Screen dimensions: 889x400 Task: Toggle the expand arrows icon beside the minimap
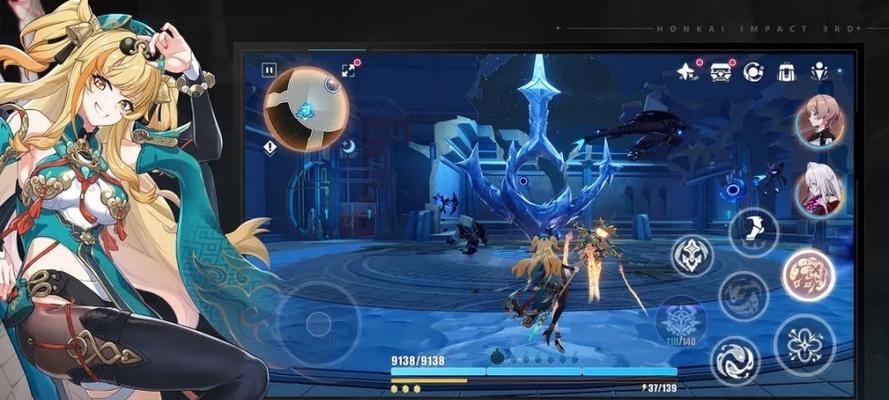[348, 70]
